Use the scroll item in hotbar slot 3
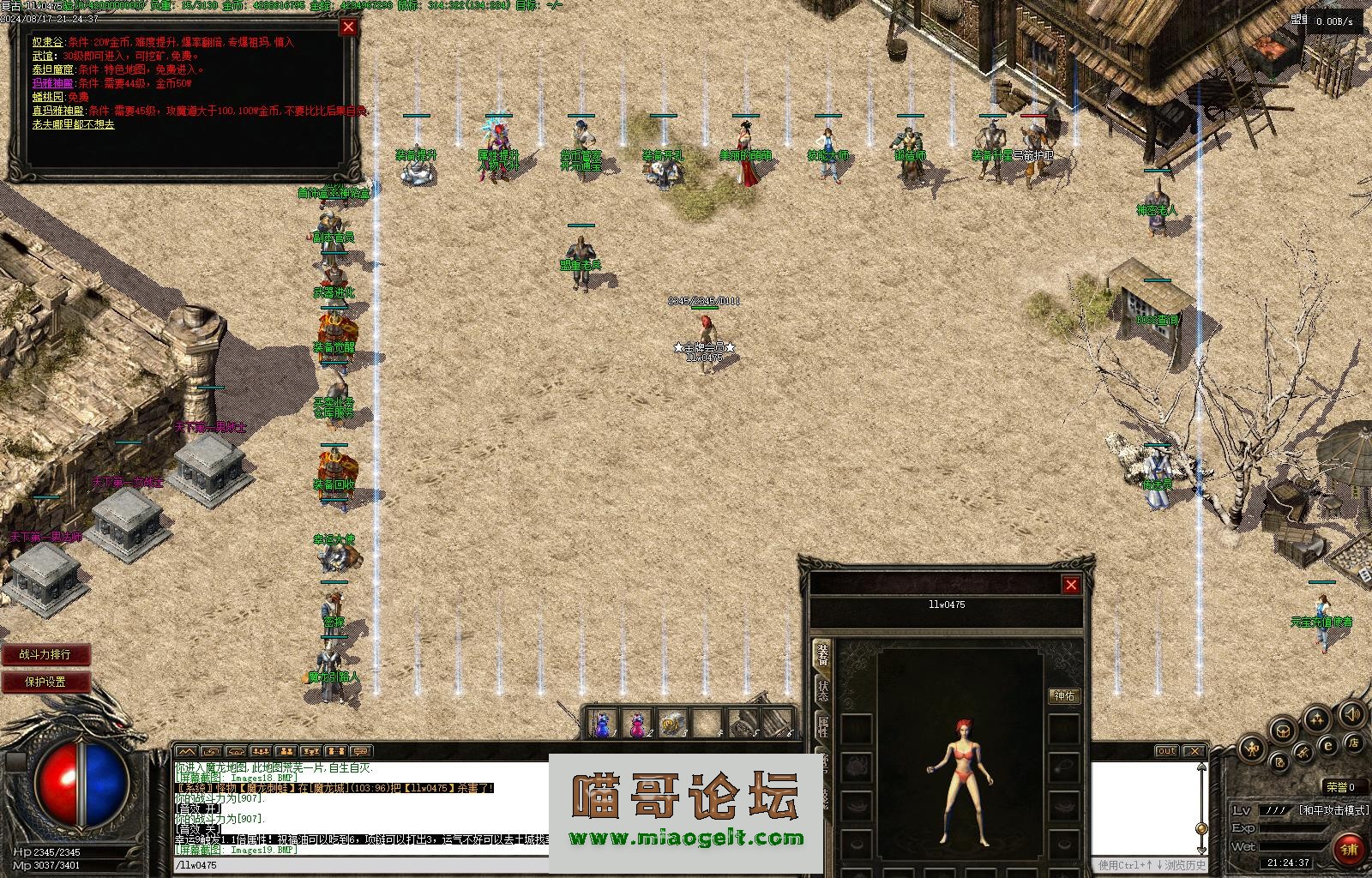The height and width of the screenshot is (878, 1372). [672, 724]
